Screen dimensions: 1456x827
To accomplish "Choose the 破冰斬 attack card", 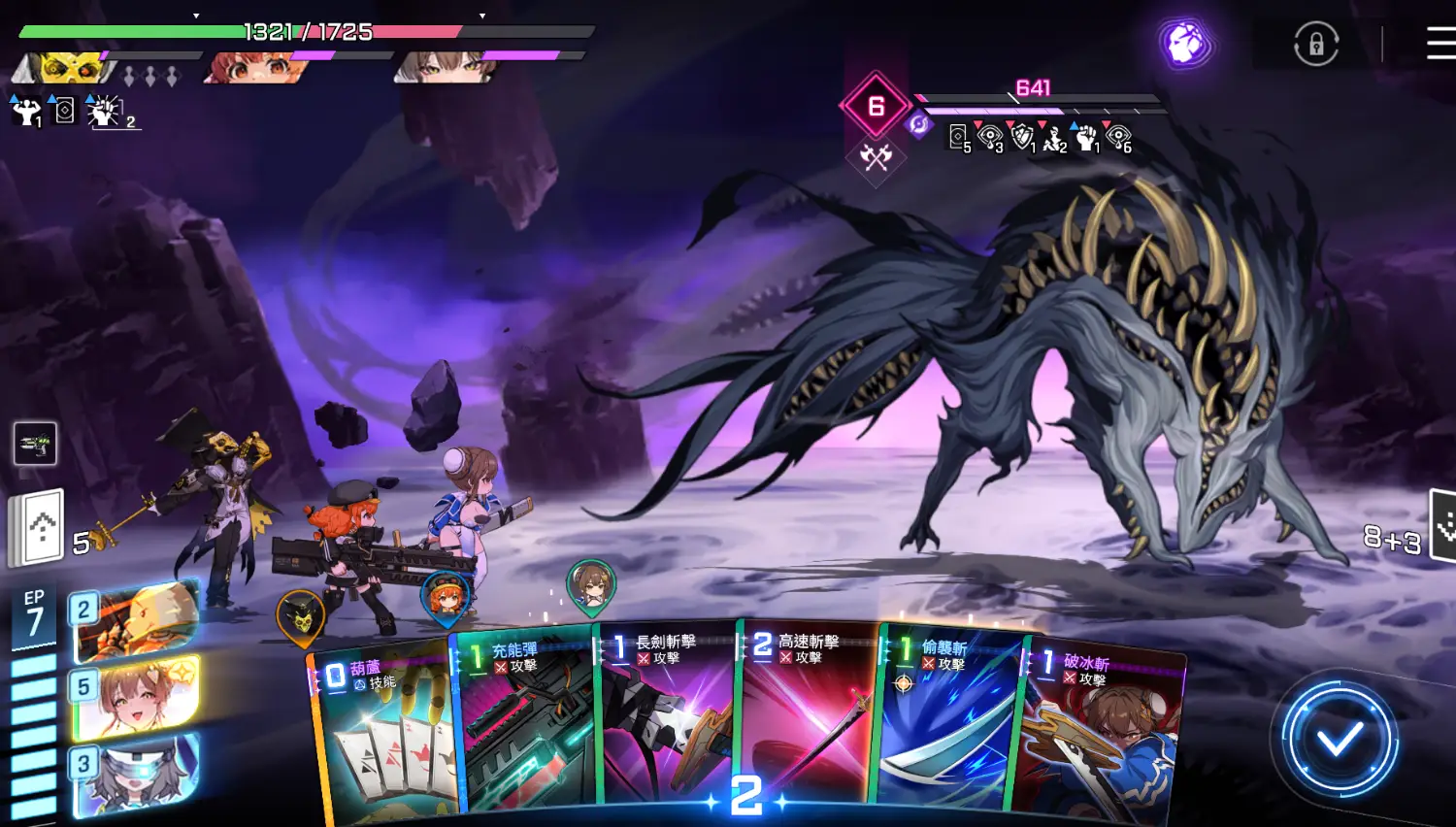I will (x=1100, y=733).
